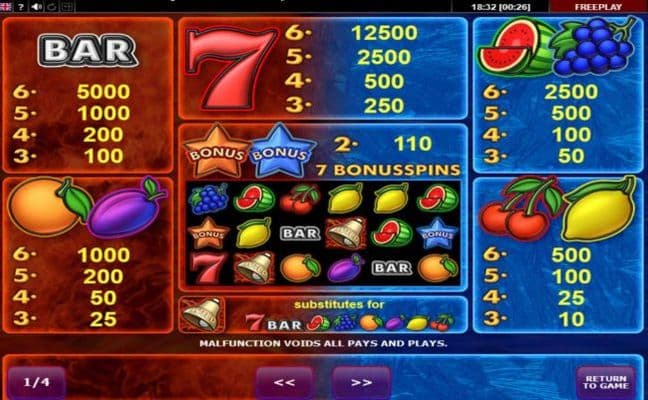This screenshot has width=648, height=400.
Task: Open the help question mark icon
Action: coord(22,6)
